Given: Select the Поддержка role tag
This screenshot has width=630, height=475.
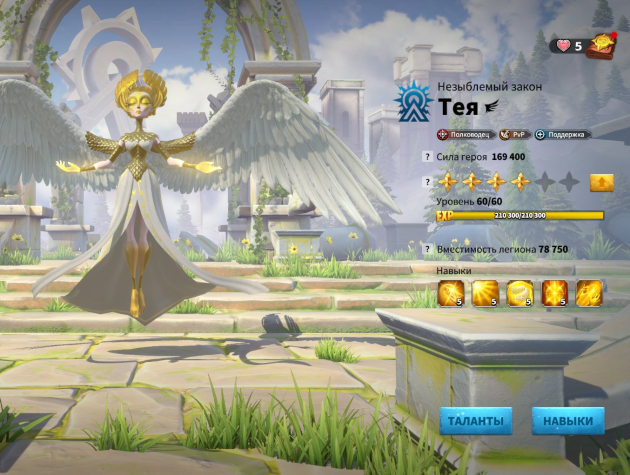Looking at the screenshot, I should point(560,134).
